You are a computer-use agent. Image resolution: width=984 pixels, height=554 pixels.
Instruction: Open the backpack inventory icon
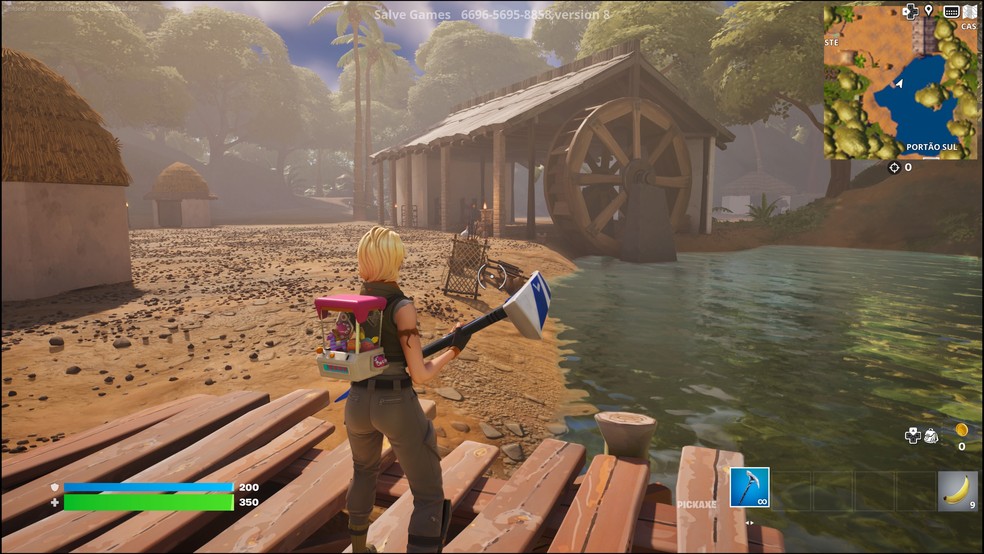tap(931, 435)
